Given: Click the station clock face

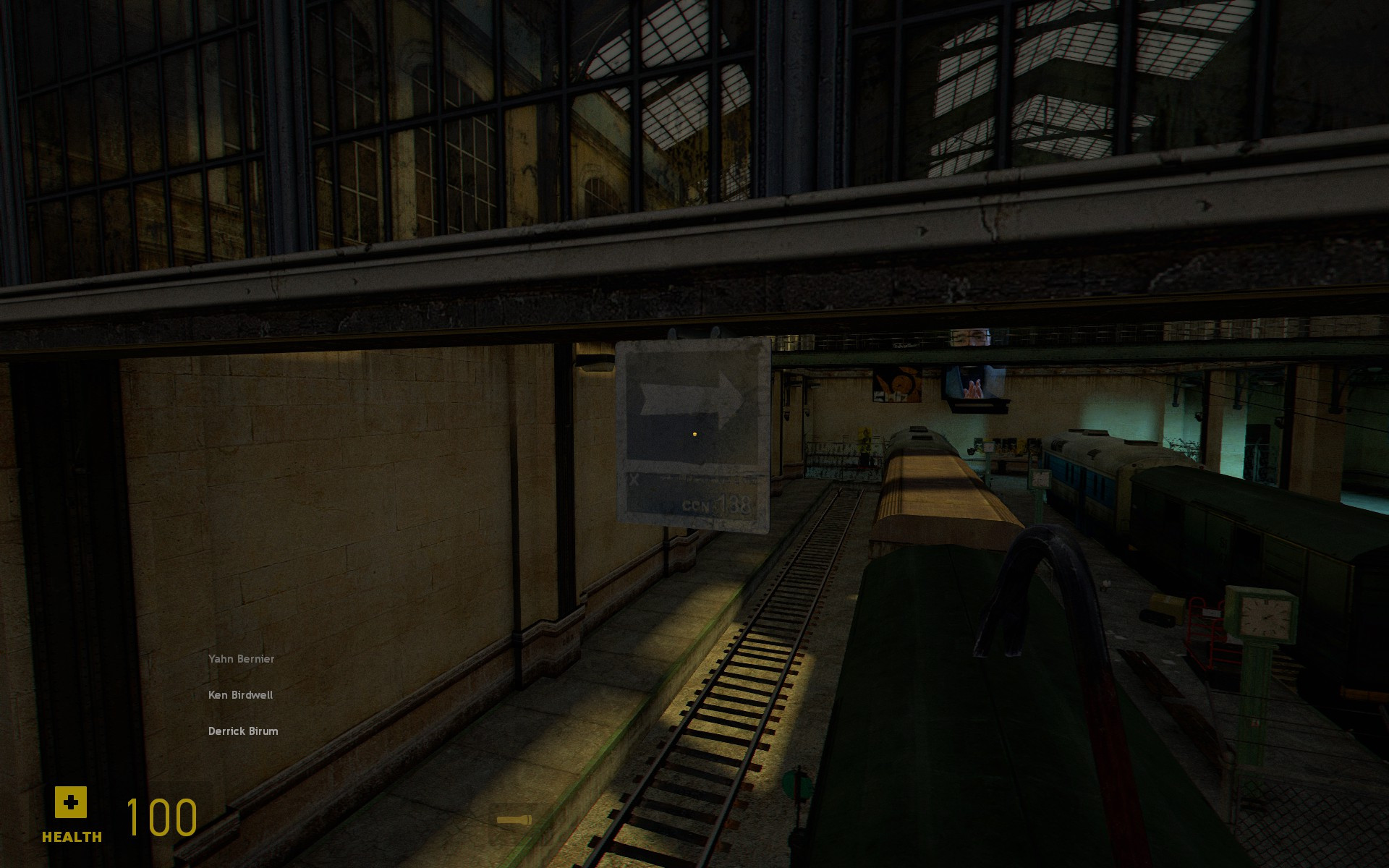Looking at the screenshot, I should [x=1266, y=618].
